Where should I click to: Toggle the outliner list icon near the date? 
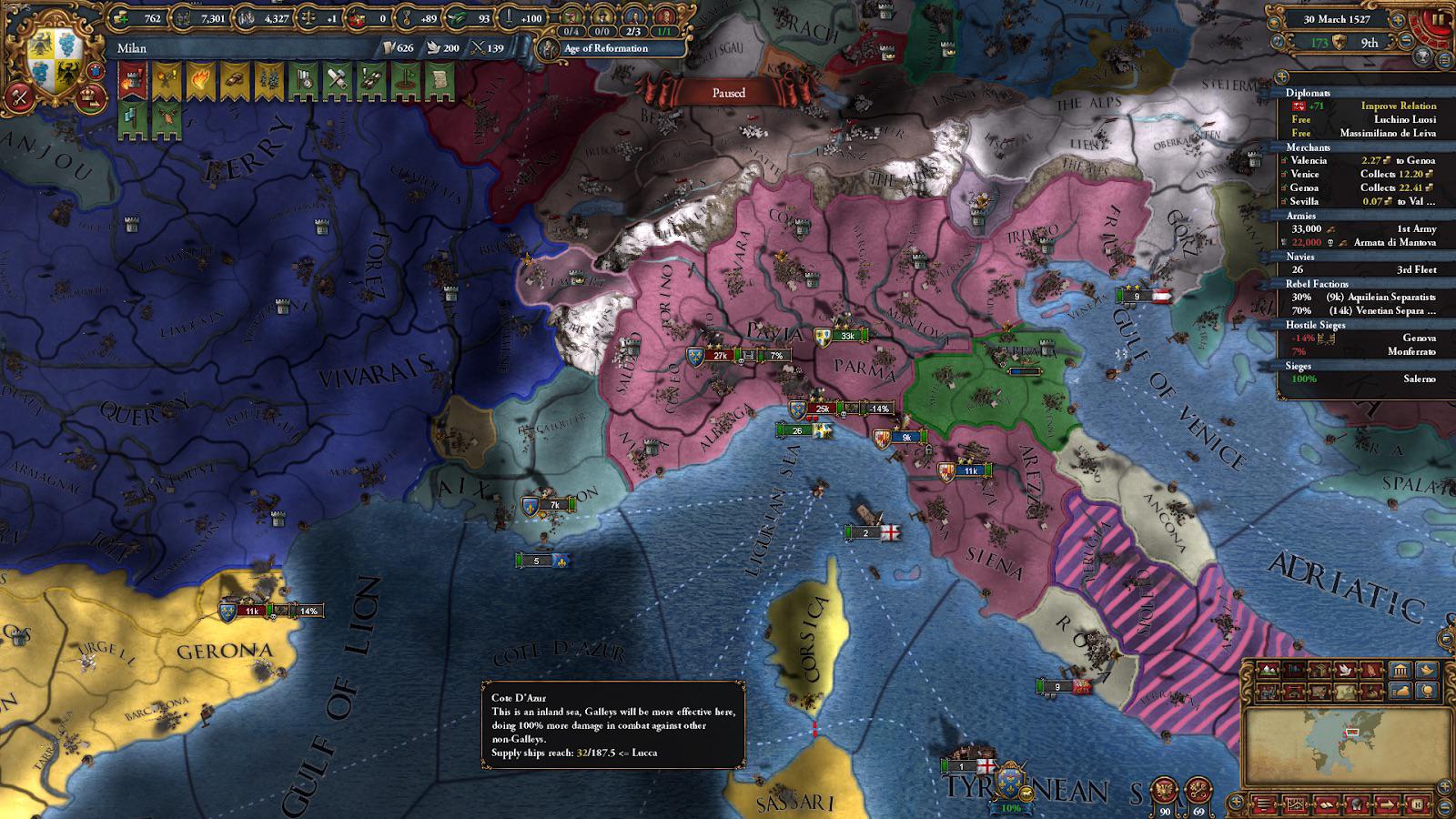pos(1443,61)
